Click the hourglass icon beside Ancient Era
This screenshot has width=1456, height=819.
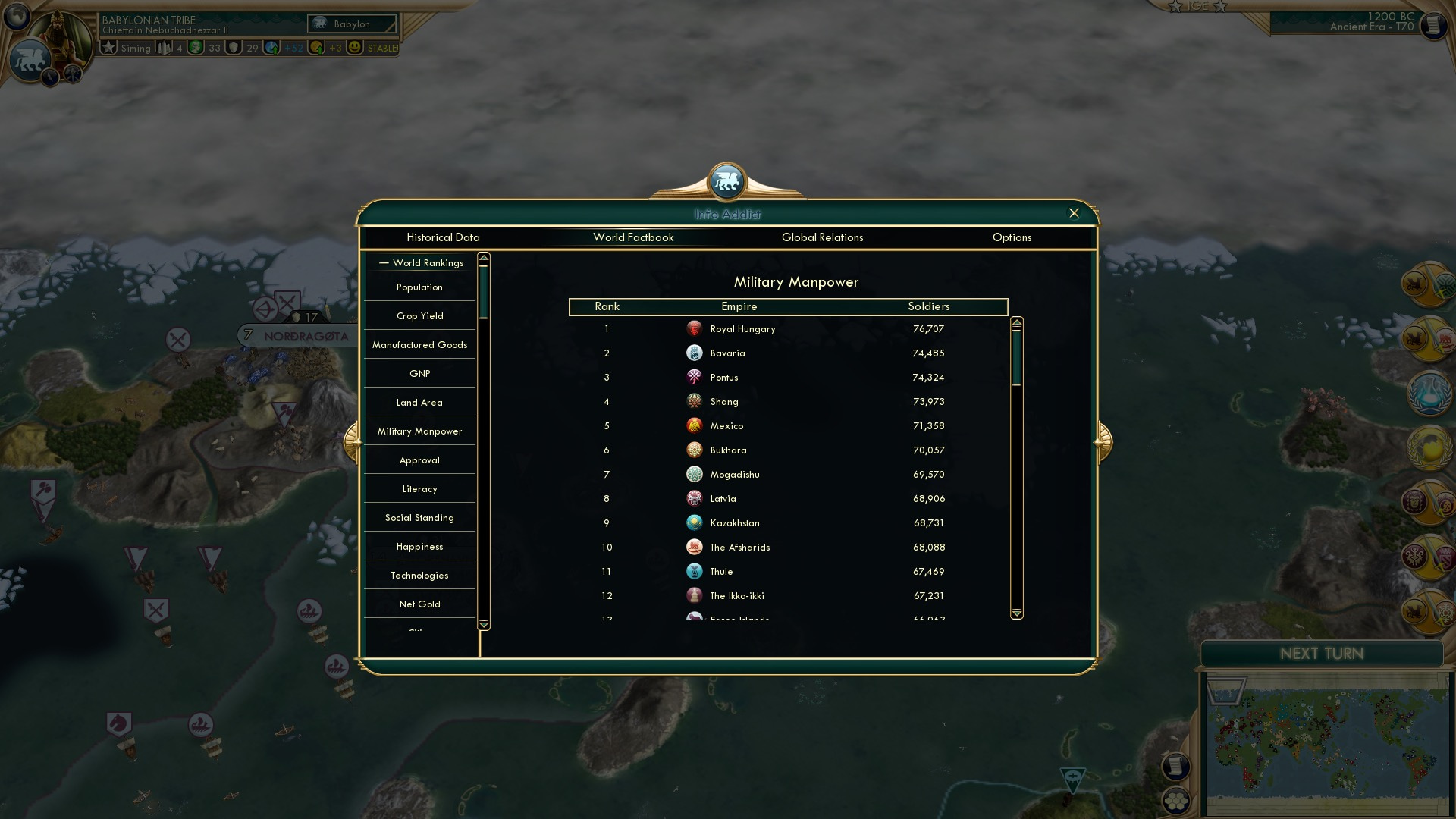[1432, 24]
